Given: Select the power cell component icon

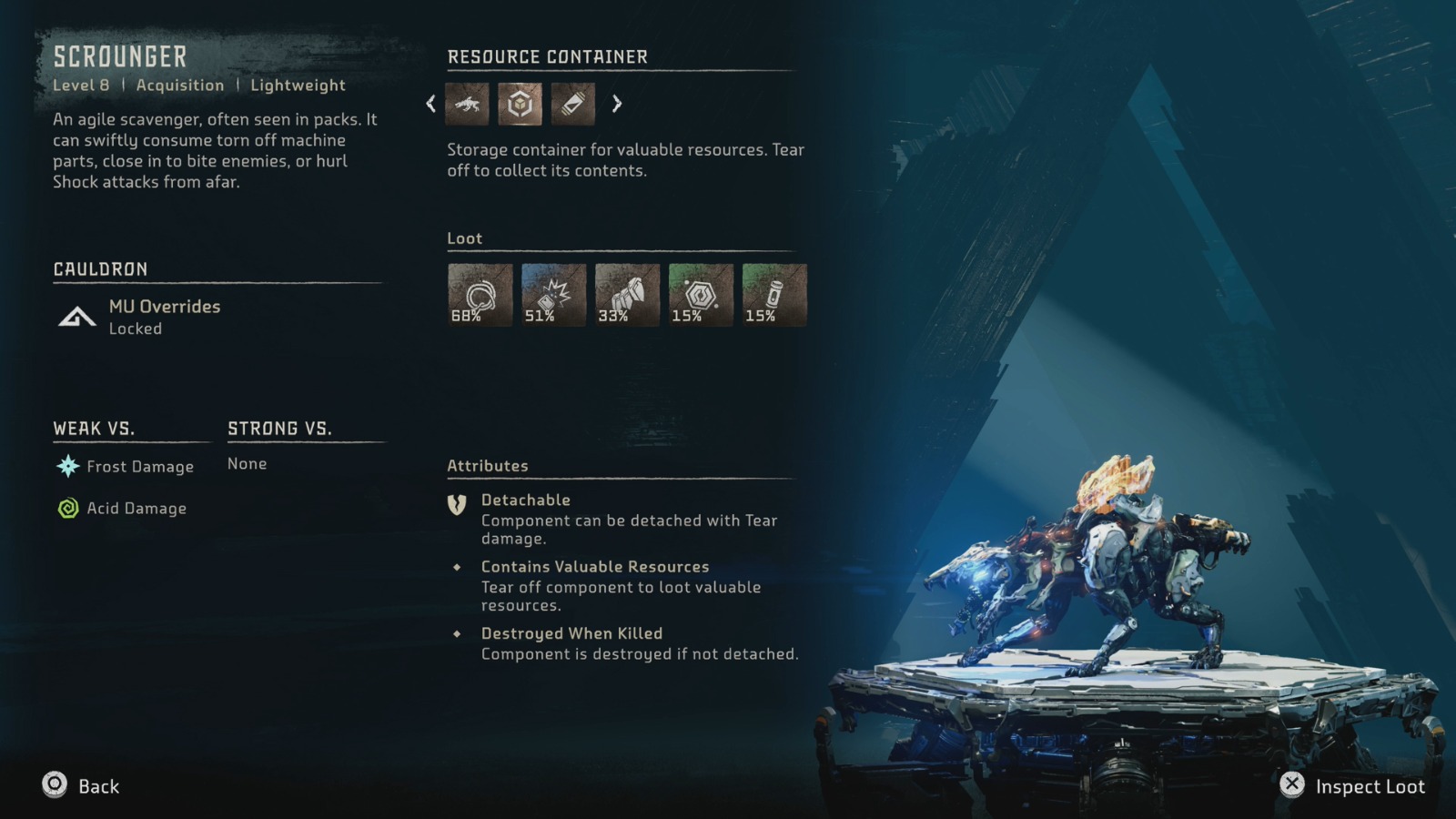Looking at the screenshot, I should (x=572, y=104).
